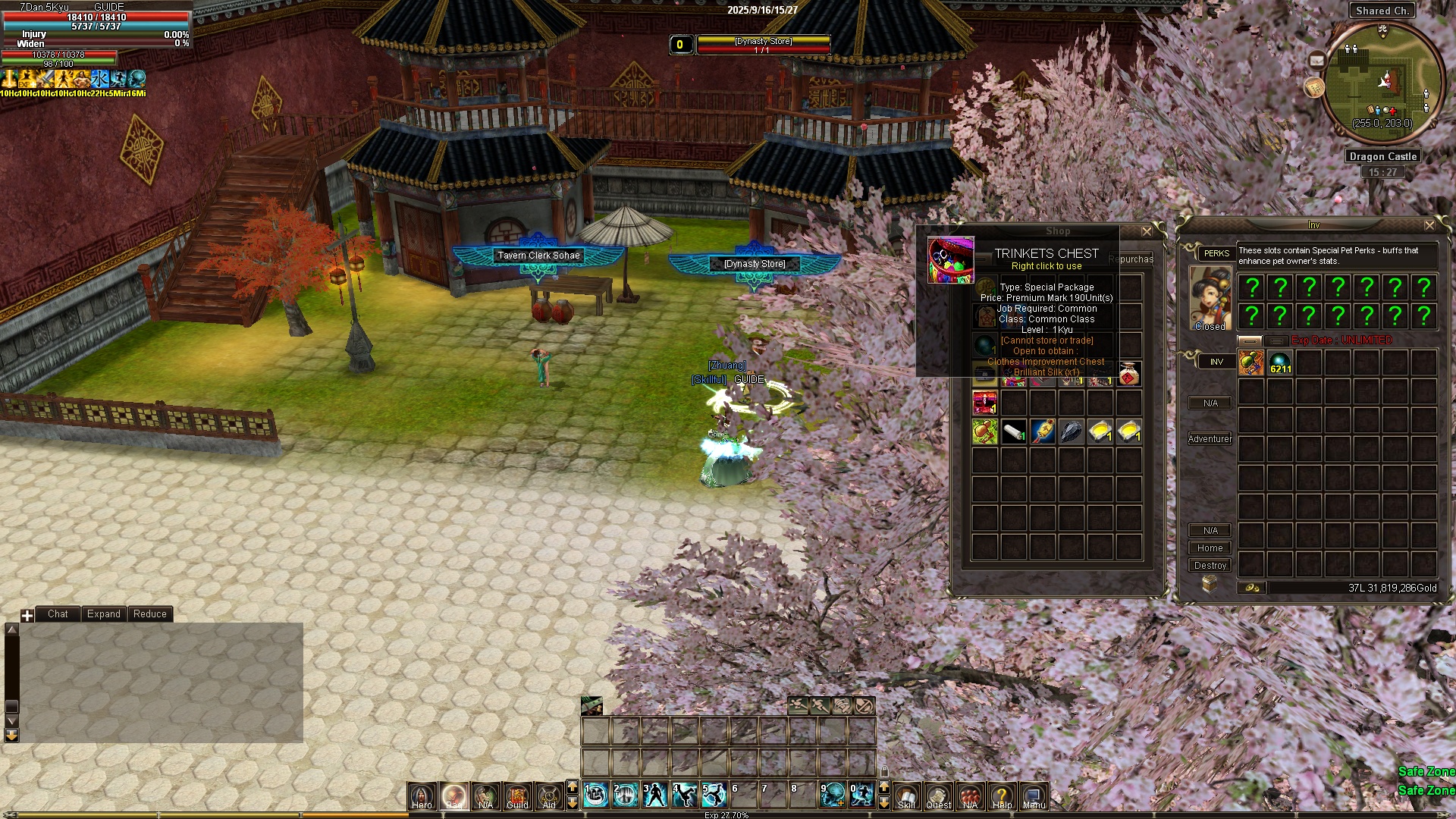1456x819 pixels.
Task: Click the Home button in inventory
Action: pos(1210,548)
